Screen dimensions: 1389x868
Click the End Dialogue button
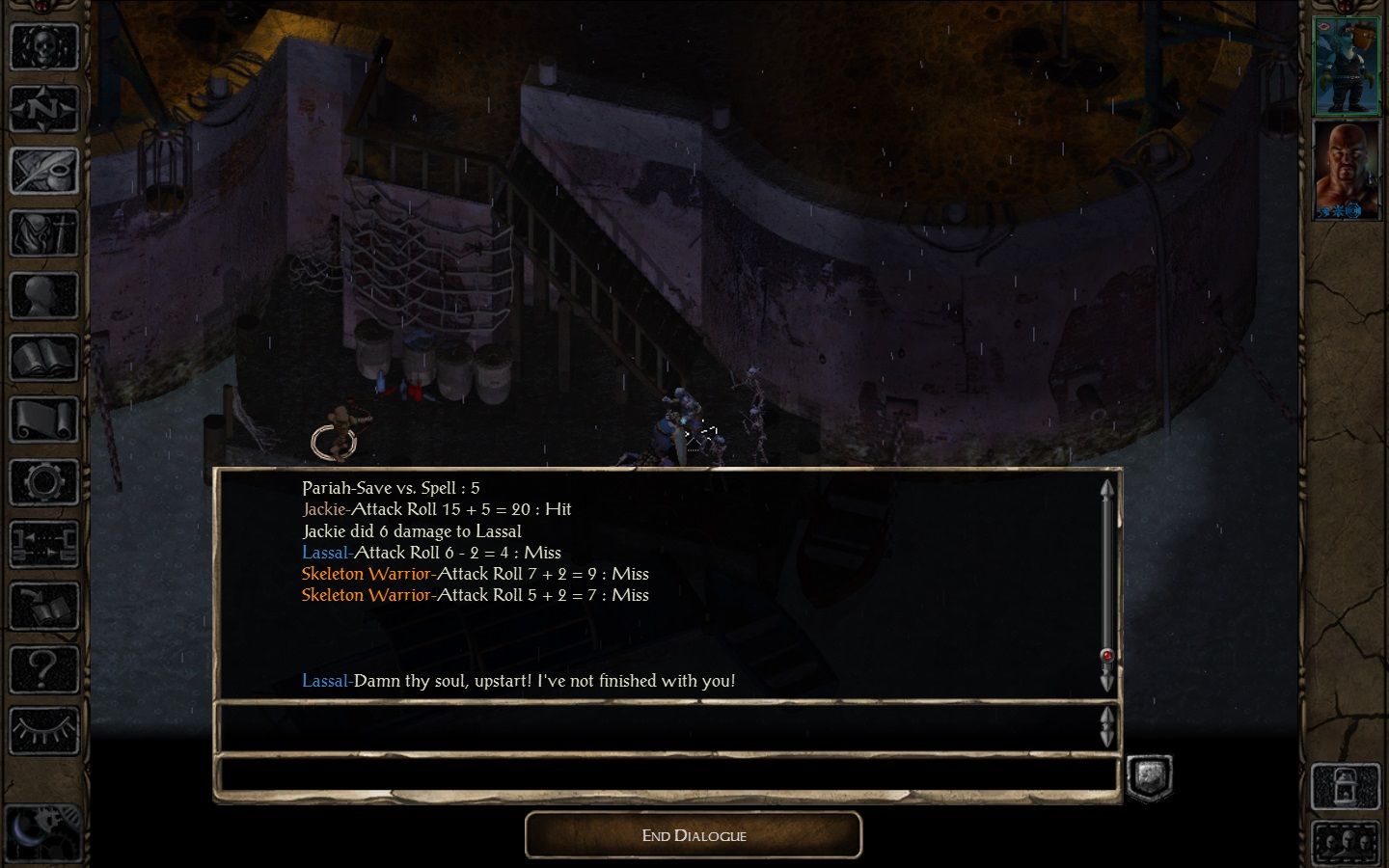[x=693, y=835]
